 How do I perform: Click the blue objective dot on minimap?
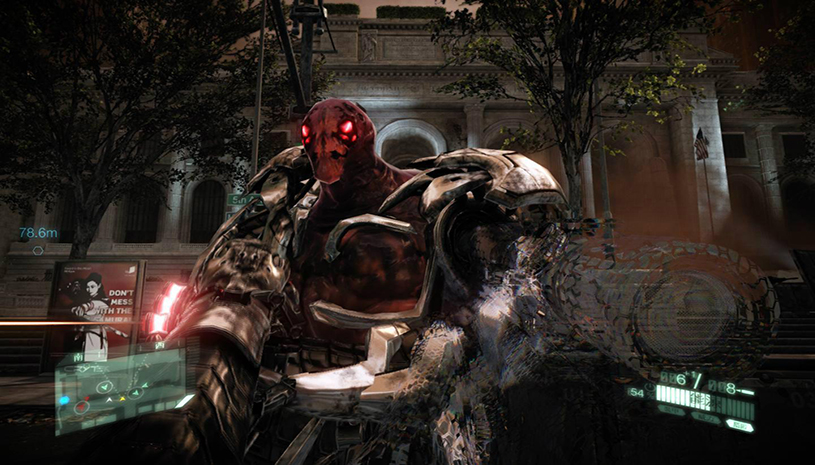[63, 399]
